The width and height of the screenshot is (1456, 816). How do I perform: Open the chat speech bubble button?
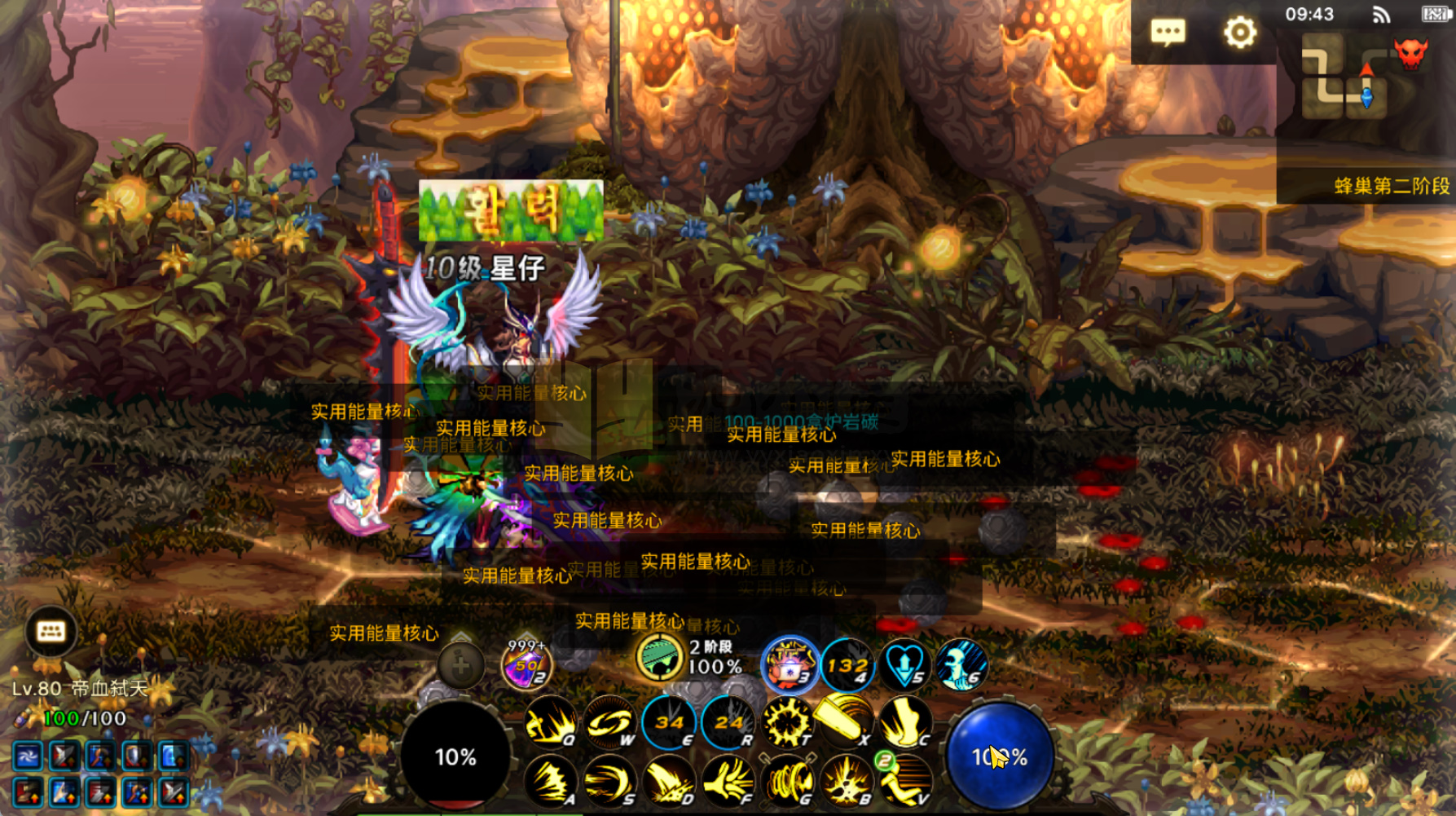click(x=1168, y=33)
